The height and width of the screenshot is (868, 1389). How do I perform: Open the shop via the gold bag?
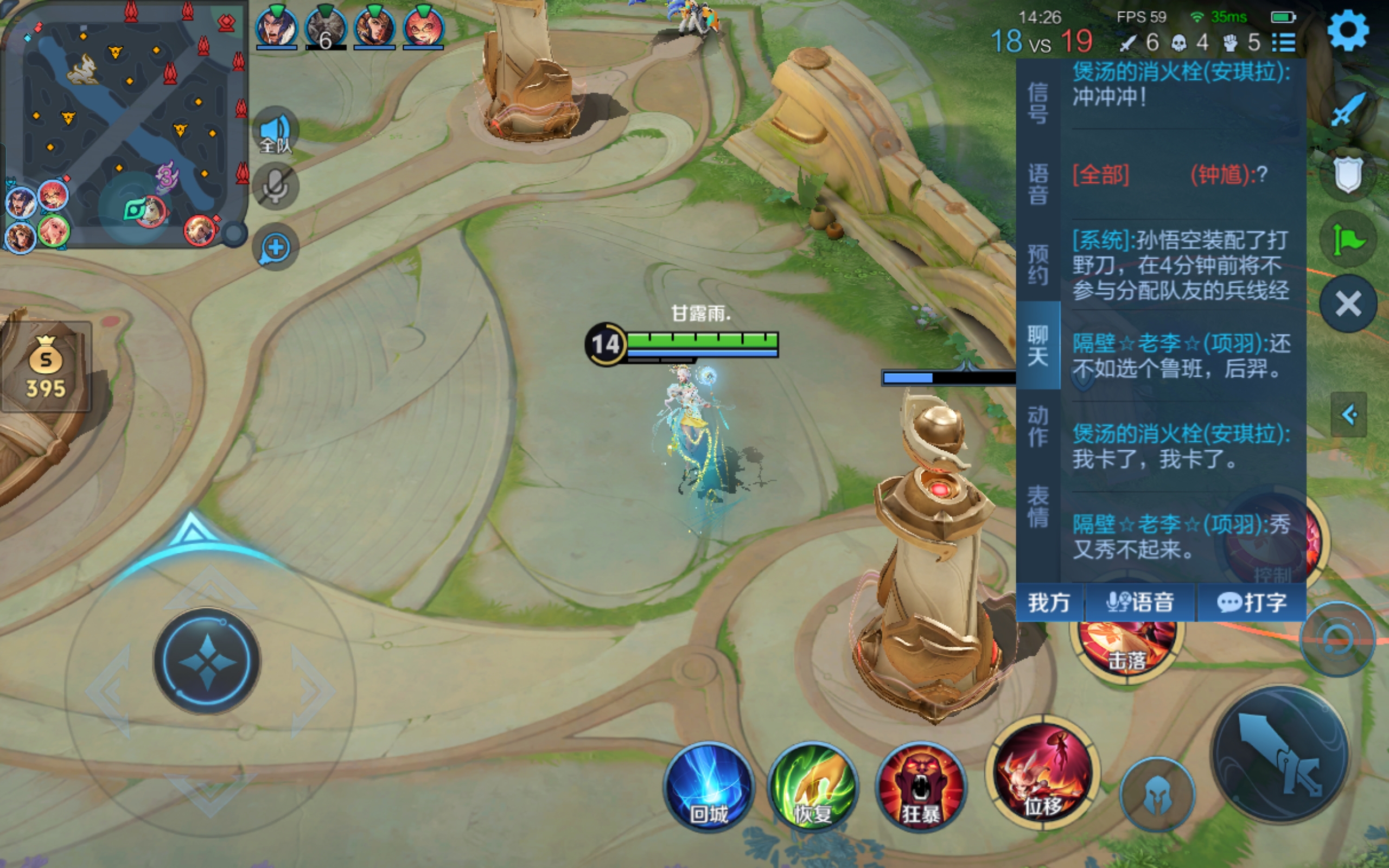(46, 367)
